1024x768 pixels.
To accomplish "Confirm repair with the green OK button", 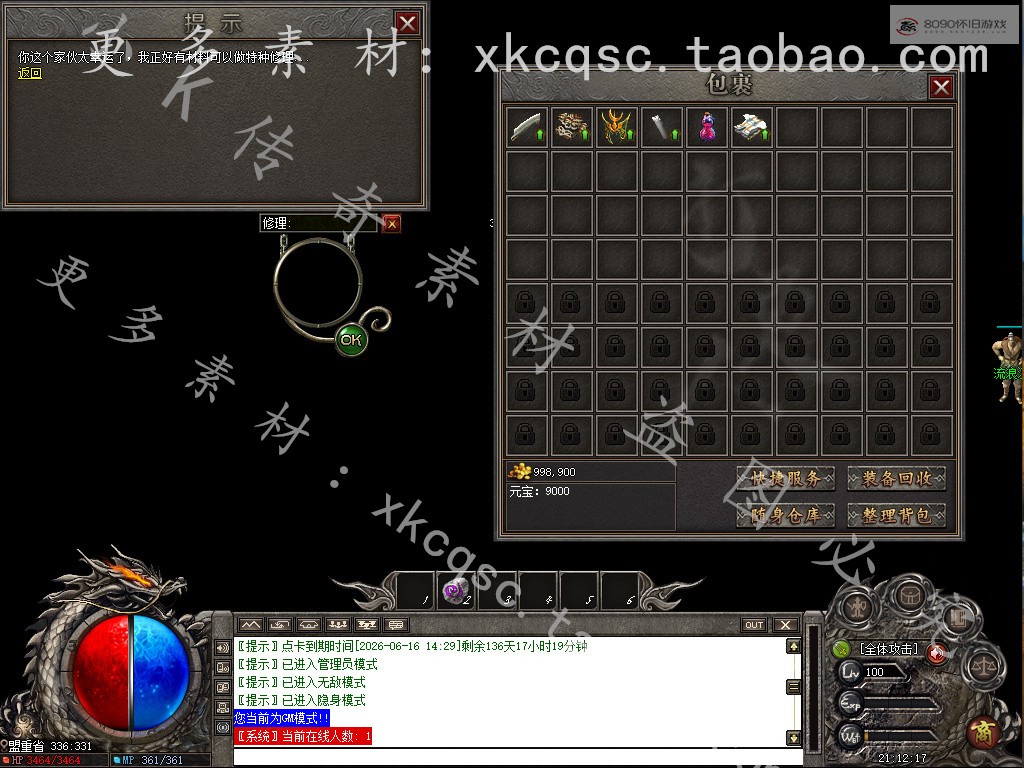I will (350, 340).
